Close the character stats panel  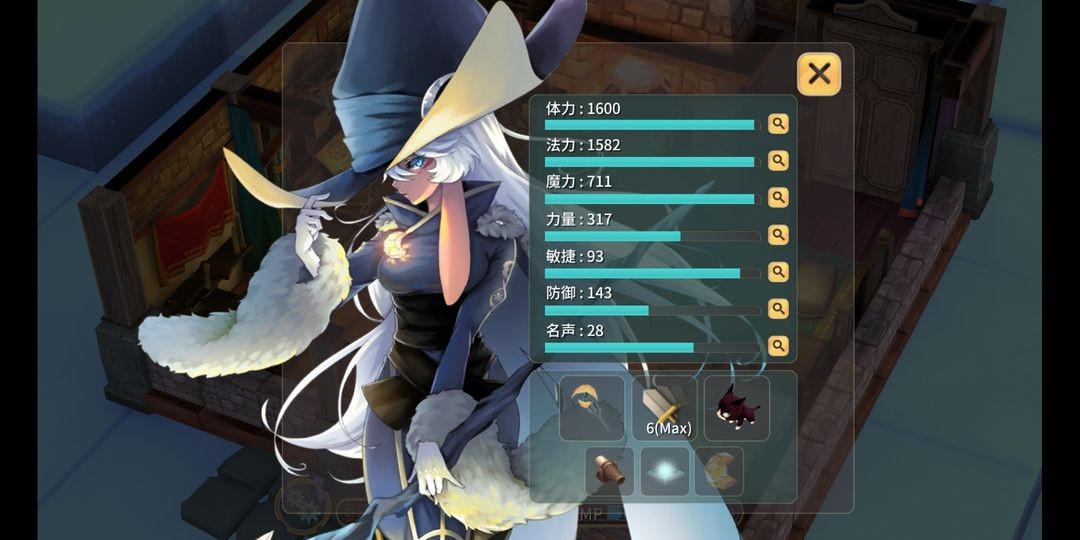tap(819, 73)
